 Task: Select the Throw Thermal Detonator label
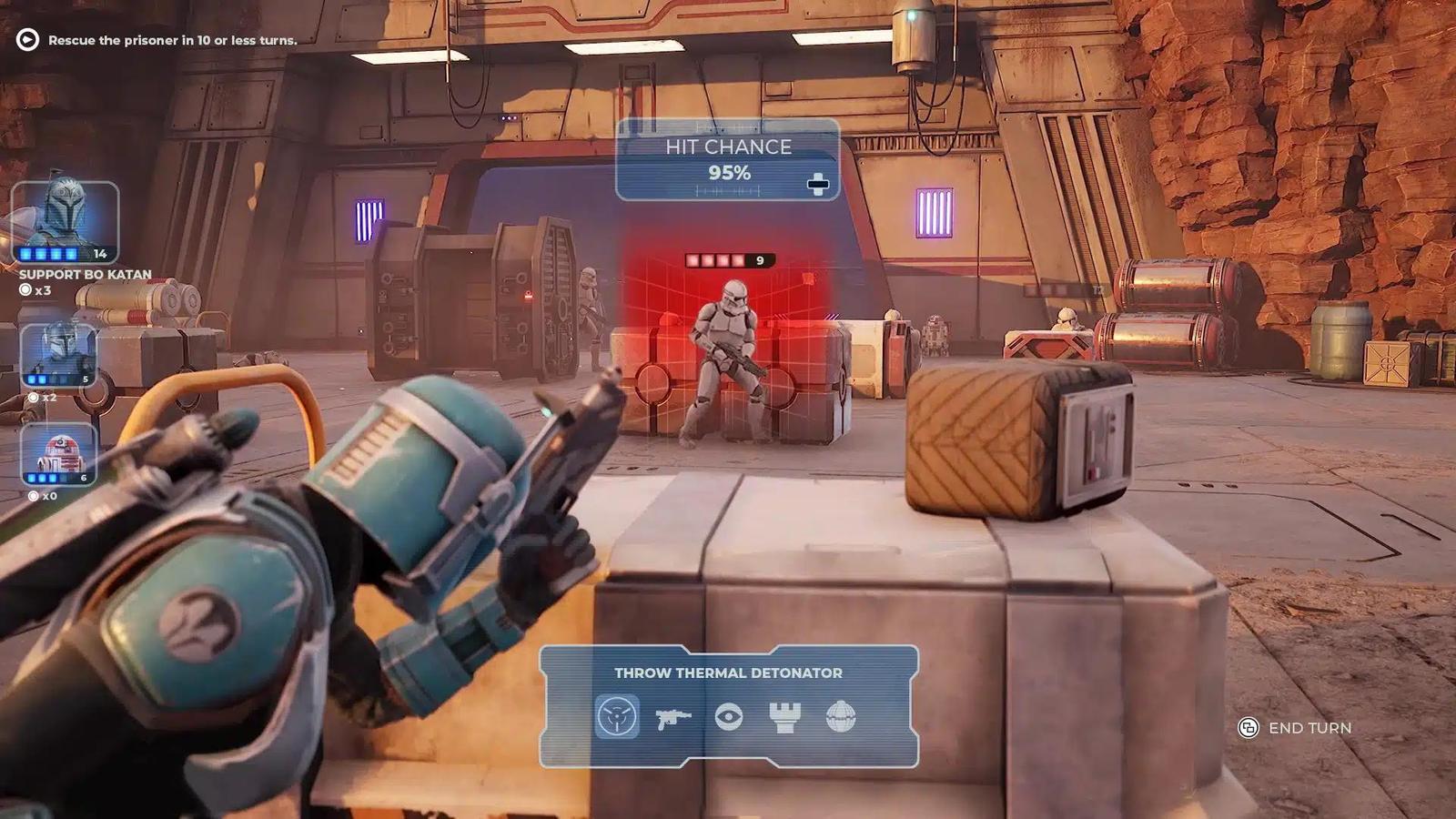(x=728, y=673)
